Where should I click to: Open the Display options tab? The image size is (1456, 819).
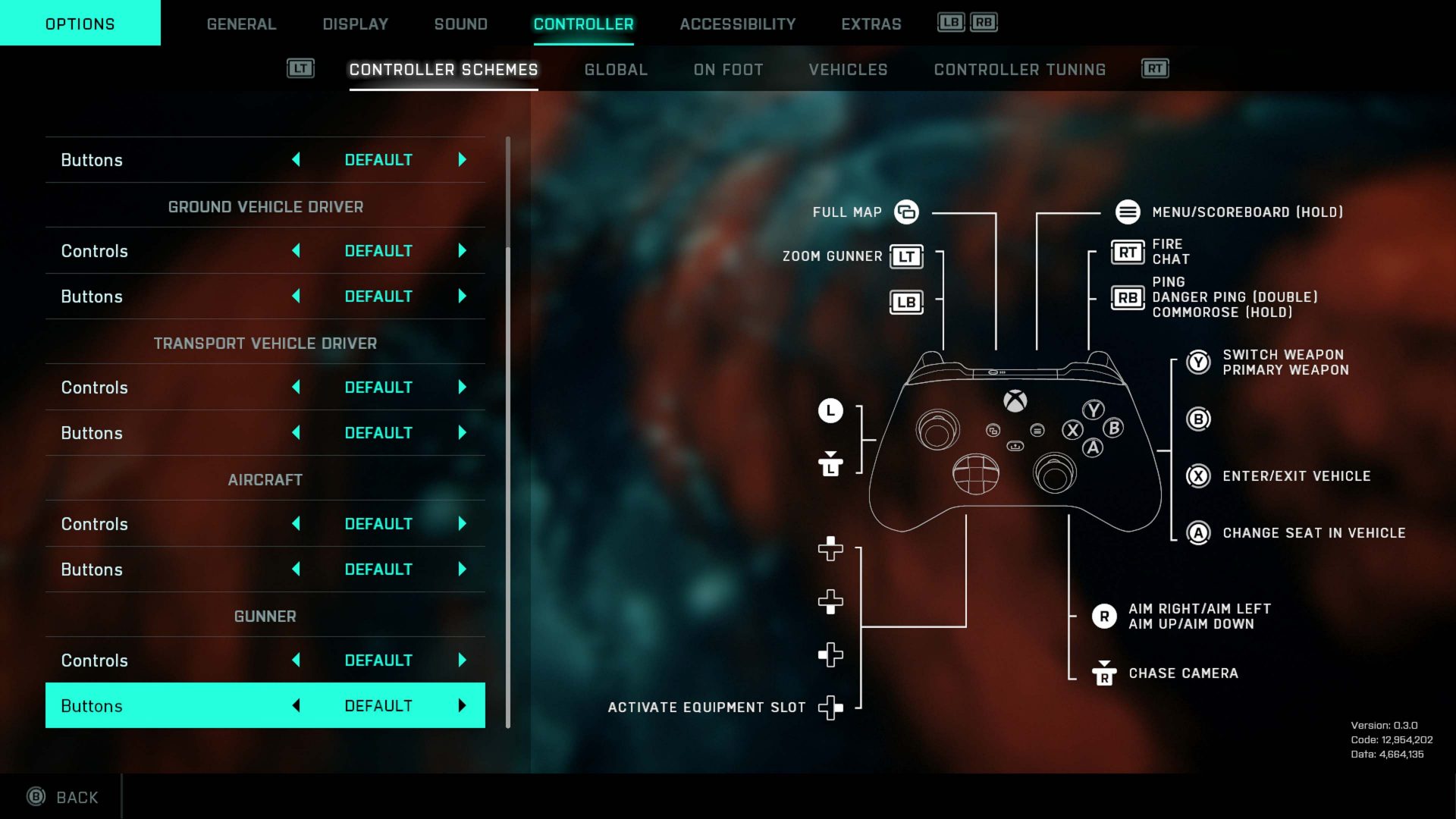pos(355,24)
